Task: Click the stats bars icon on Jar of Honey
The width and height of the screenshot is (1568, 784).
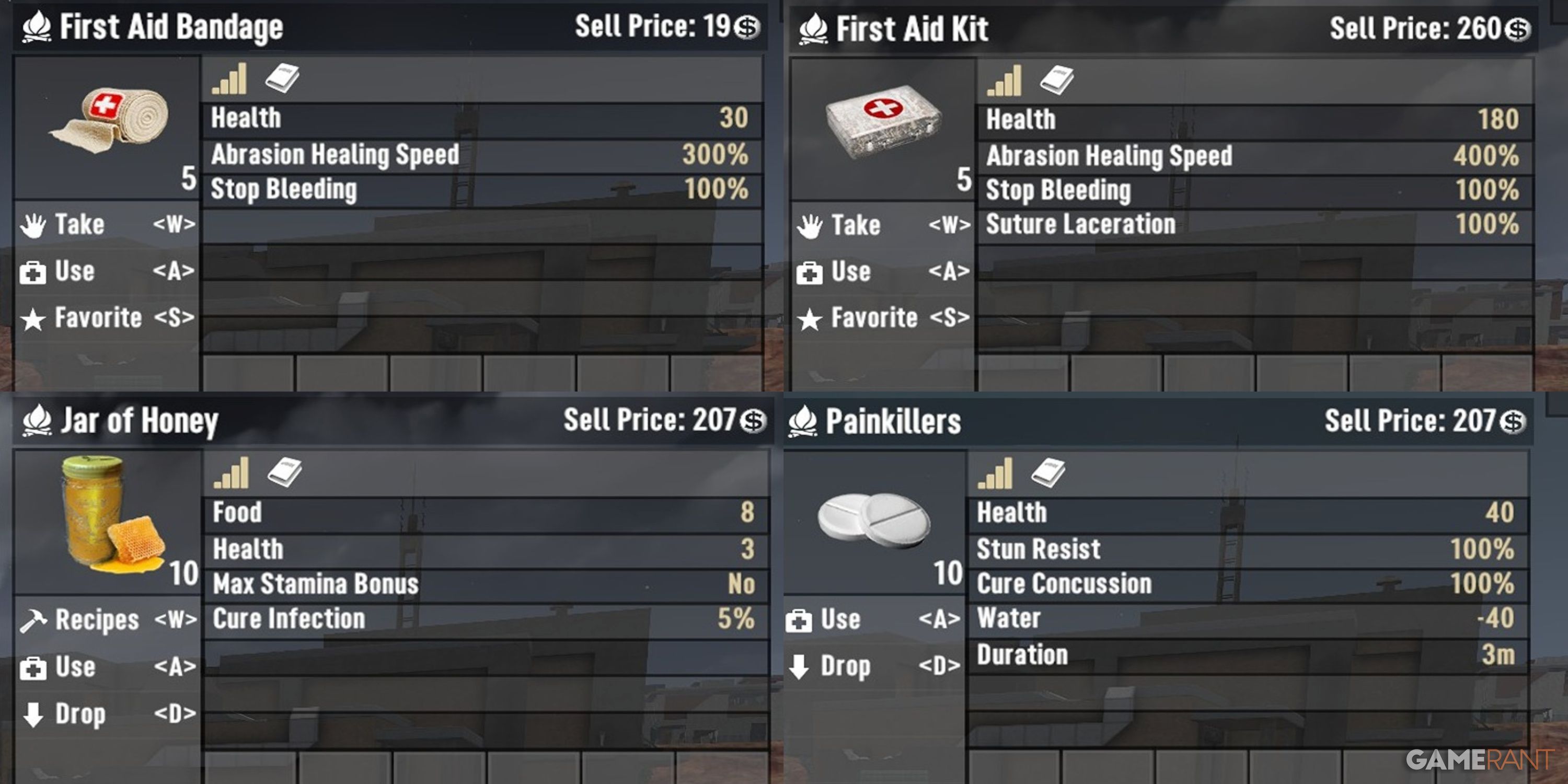Action: tap(232, 474)
